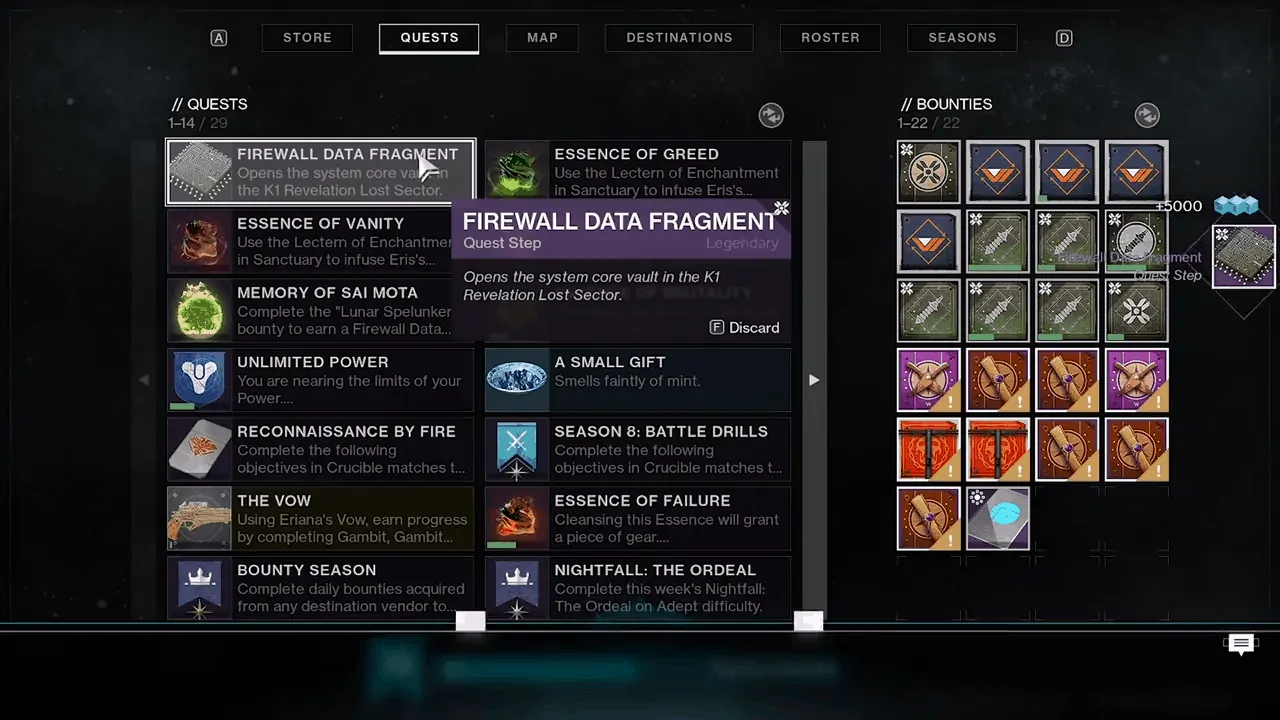1280x720 pixels.
Task: Select The Vow quest entry
Action: click(320, 517)
